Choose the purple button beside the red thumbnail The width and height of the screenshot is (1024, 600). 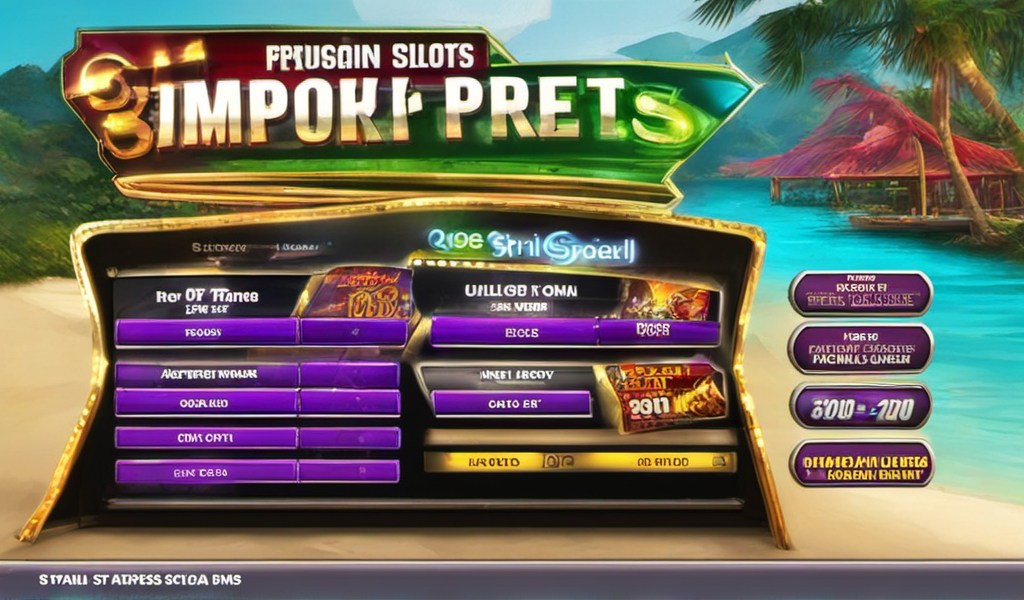tap(511, 403)
